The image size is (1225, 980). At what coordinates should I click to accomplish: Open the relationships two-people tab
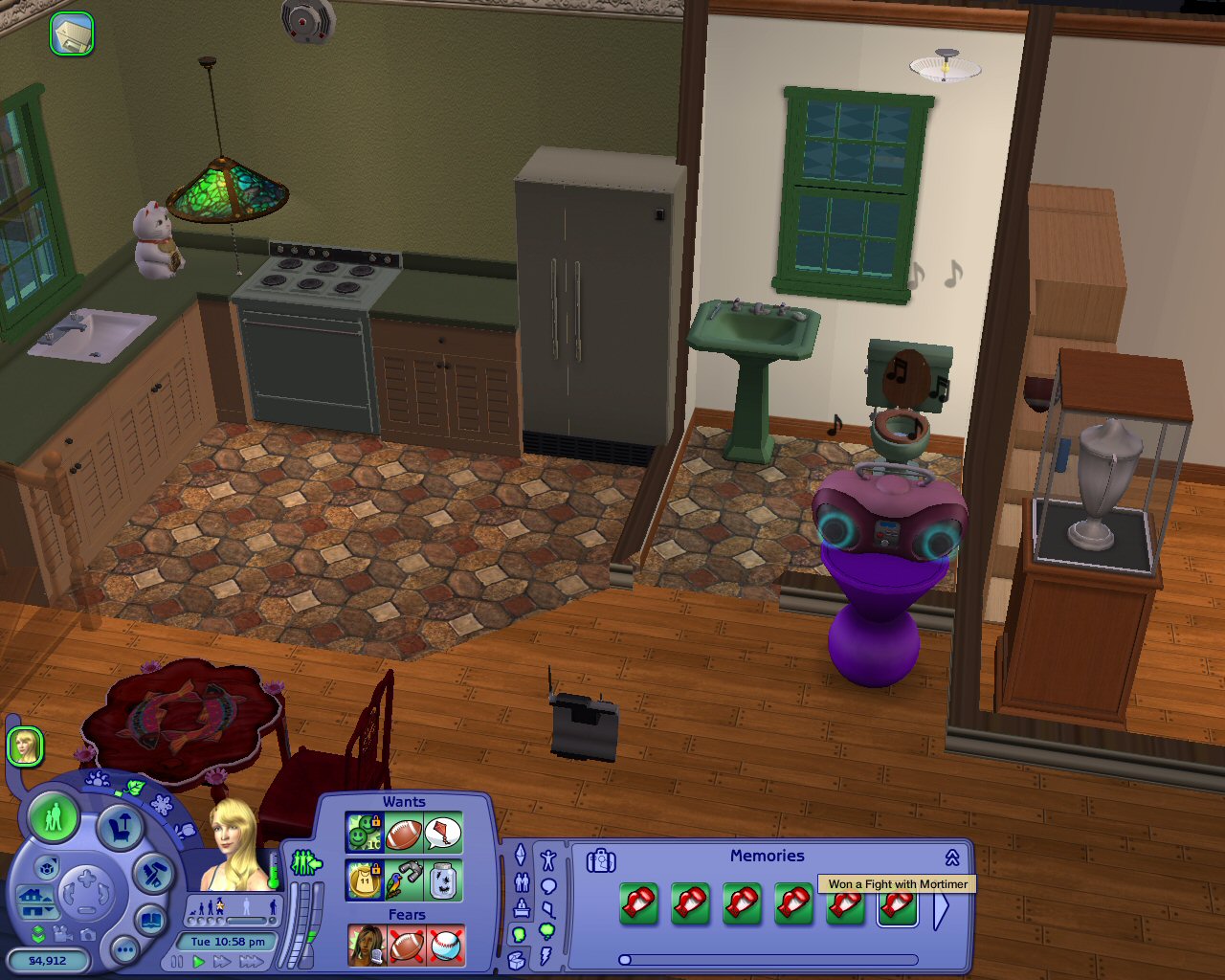tap(522, 881)
